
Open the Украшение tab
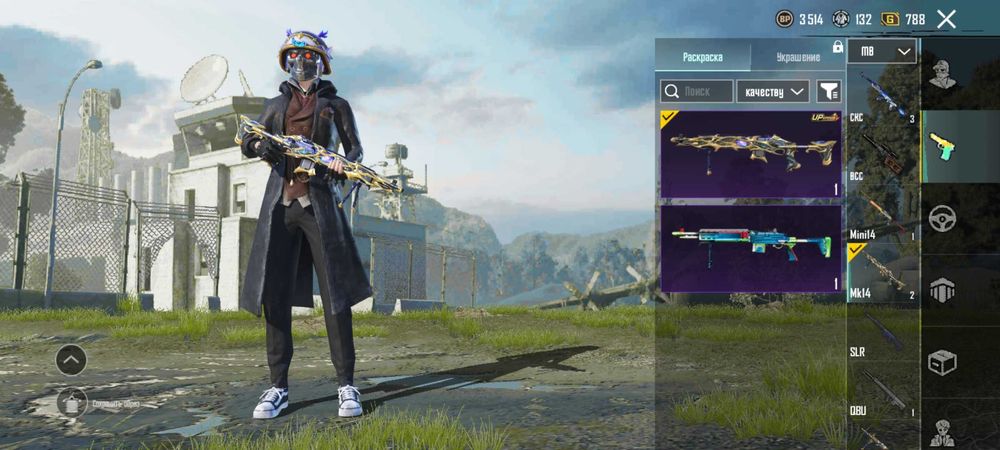[x=790, y=57]
